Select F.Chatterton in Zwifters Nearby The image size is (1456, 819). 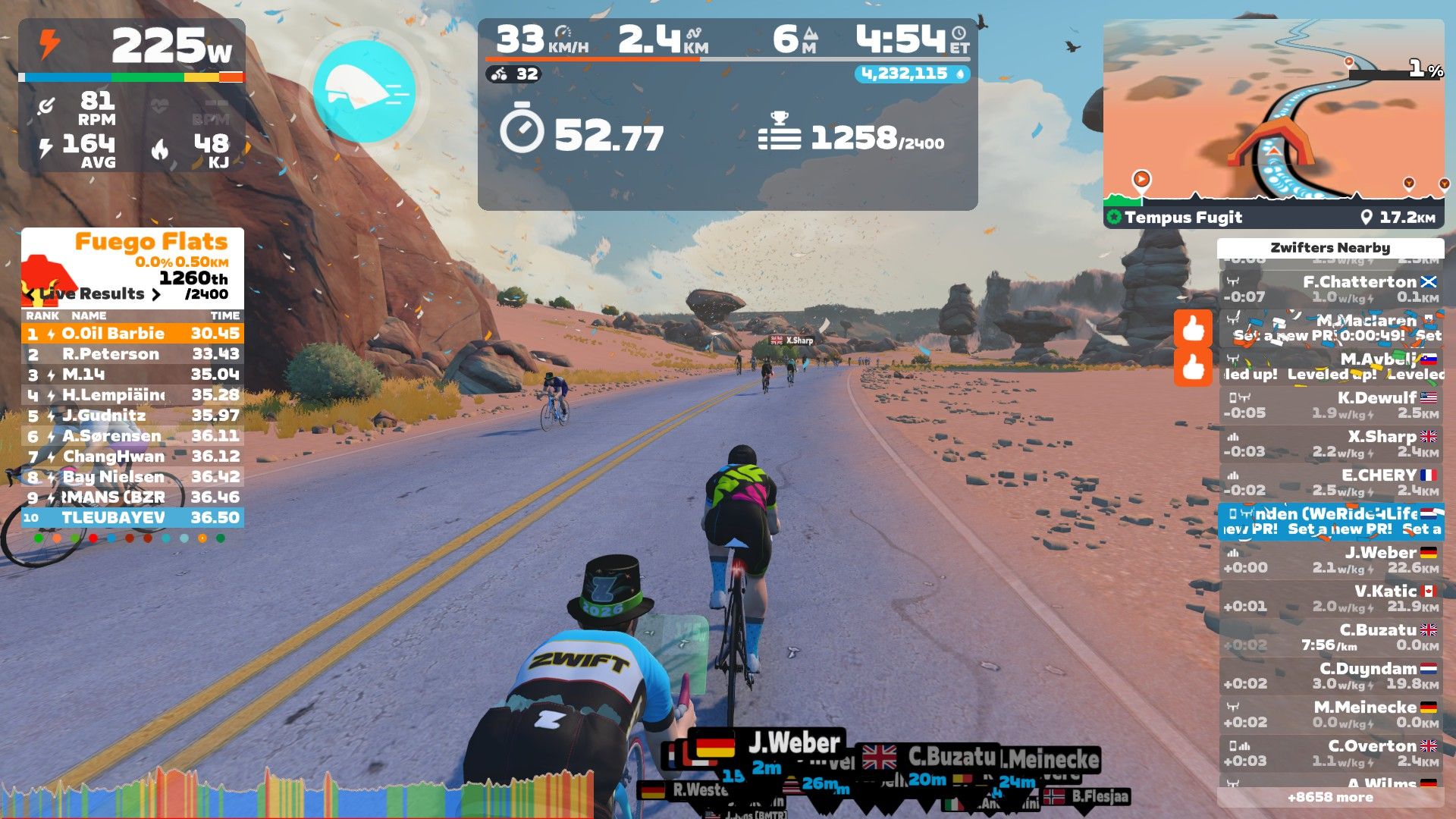(1331, 289)
